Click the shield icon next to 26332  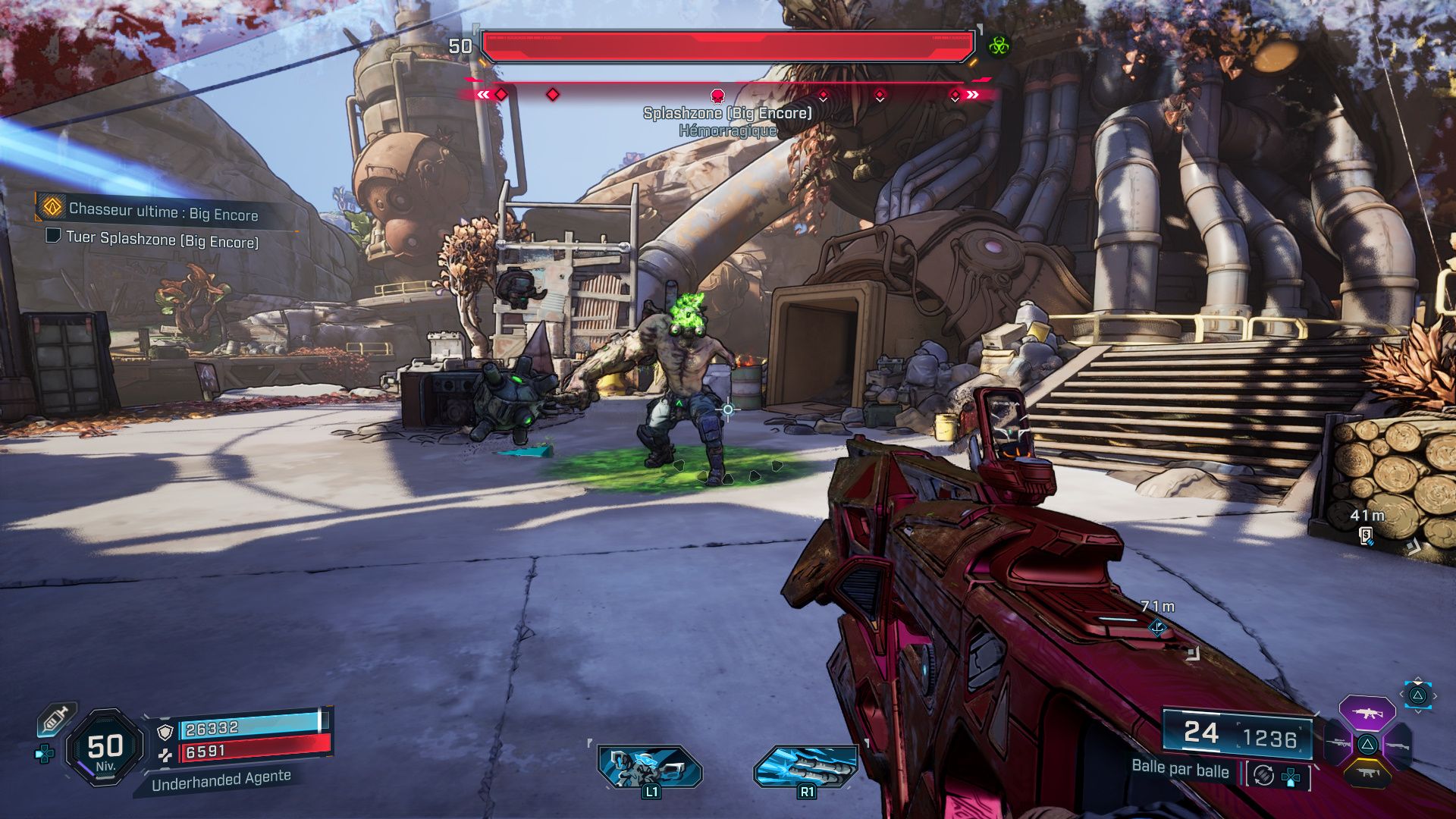tap(165, 732)
